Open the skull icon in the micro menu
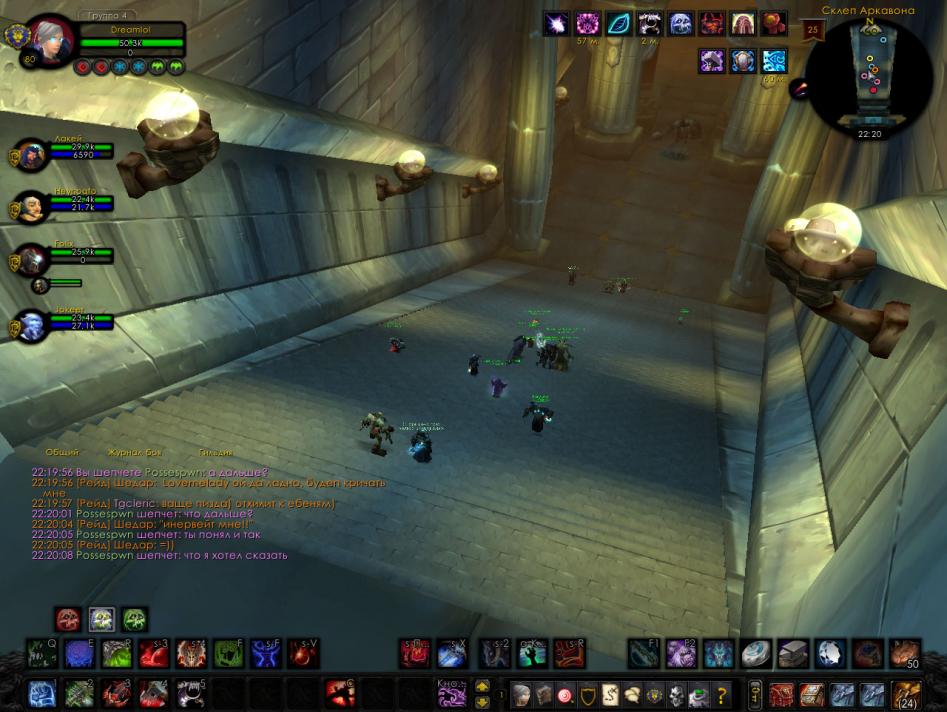The height and width of the screenshot is (712, 947). tap(677, 694)
